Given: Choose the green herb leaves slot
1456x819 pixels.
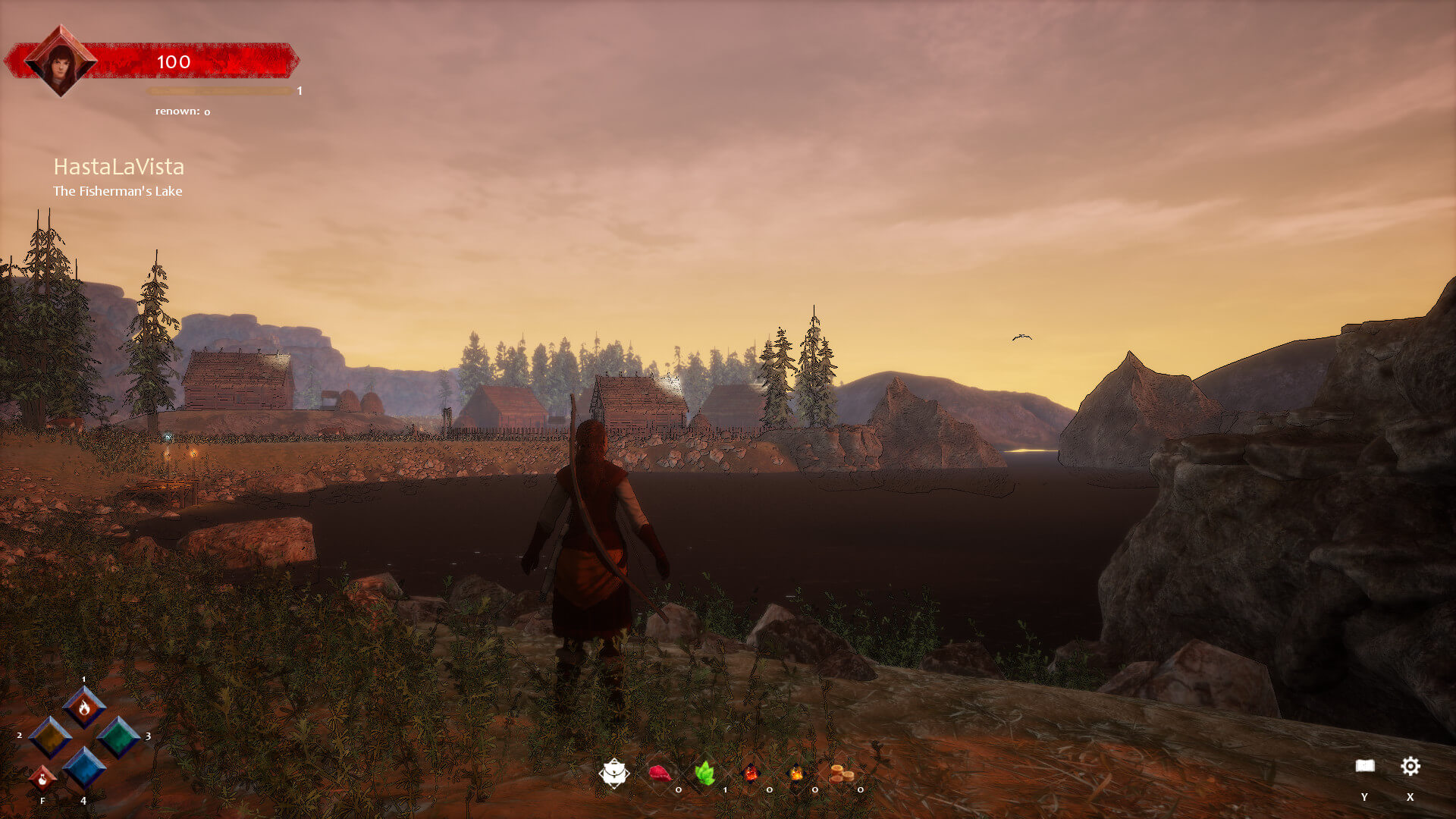Looking at the screenshot, I should (705, 773).
